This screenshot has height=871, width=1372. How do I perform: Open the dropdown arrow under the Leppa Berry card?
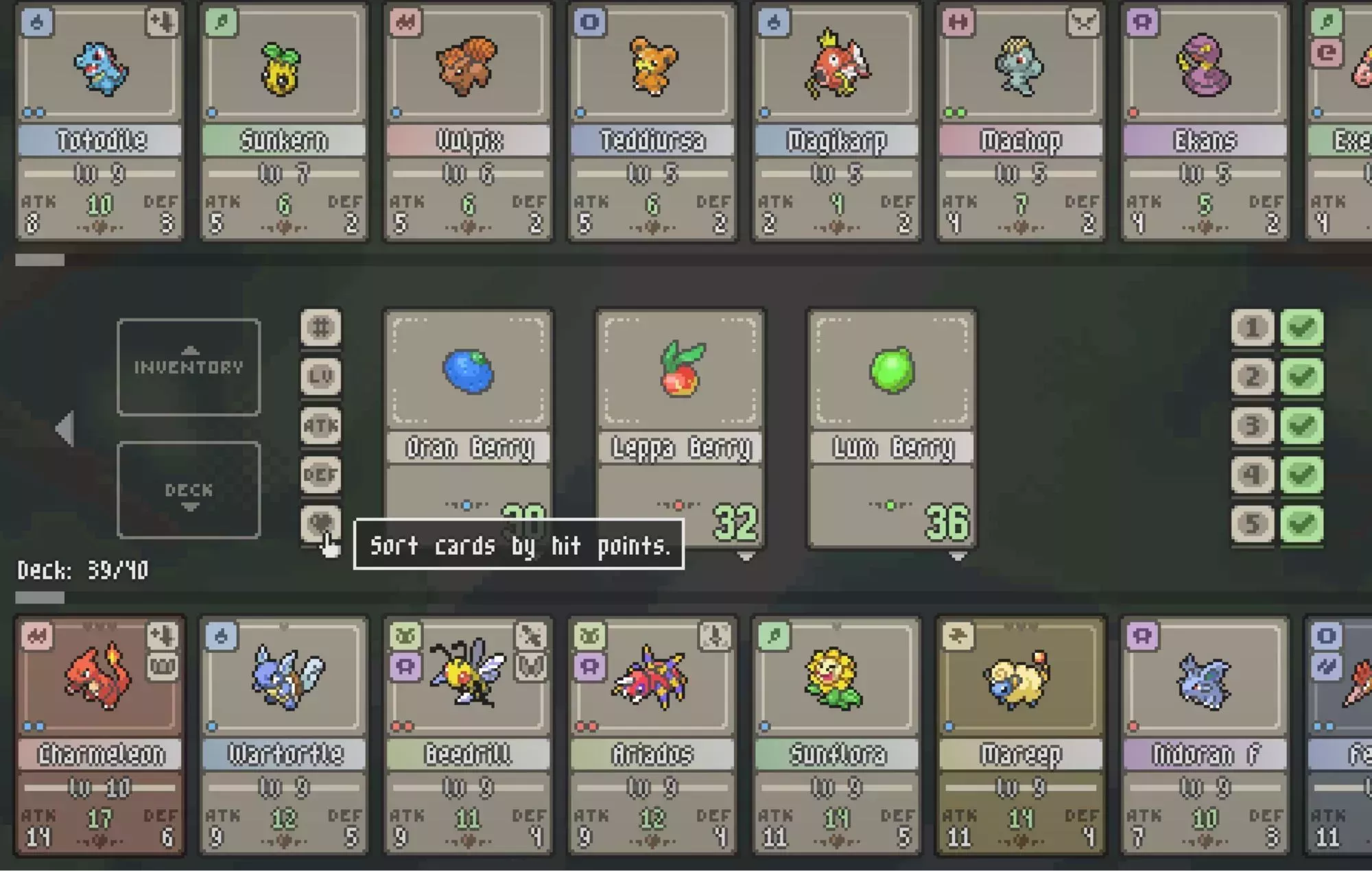pyautogui.click(x=747, y=557)
